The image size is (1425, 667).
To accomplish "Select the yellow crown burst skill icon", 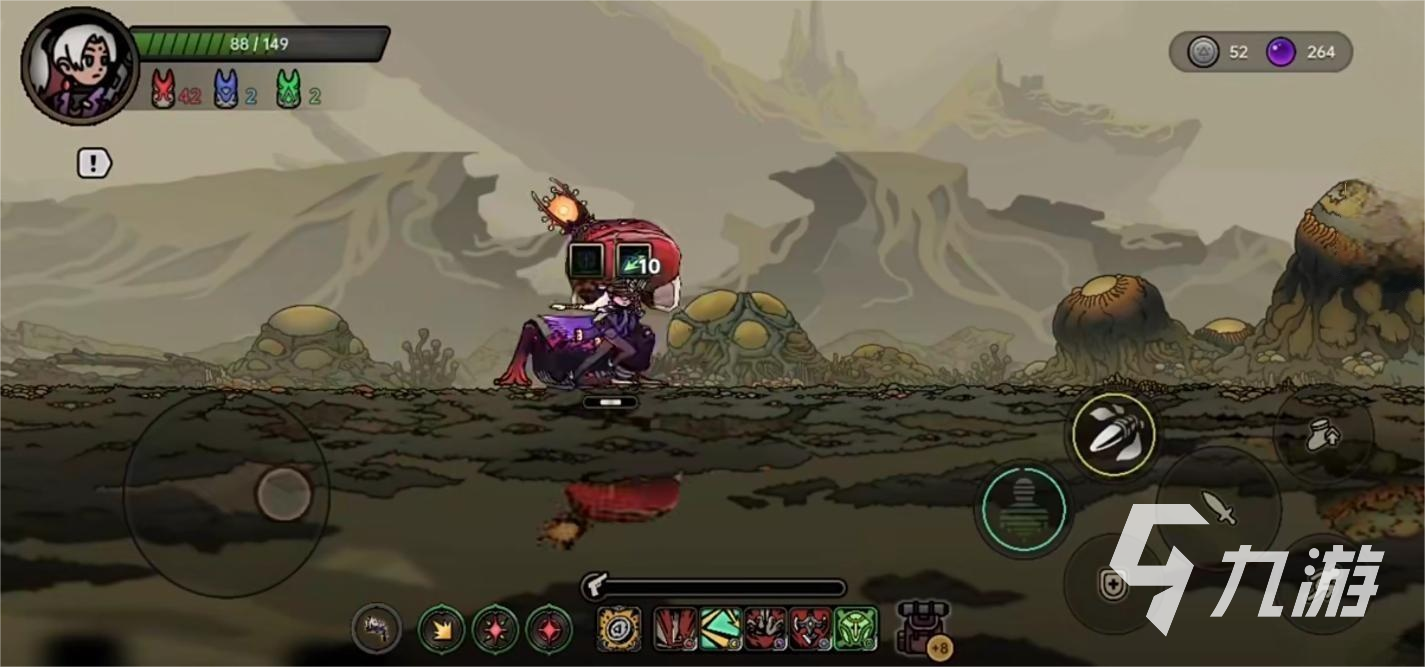I will coord(441,629).
